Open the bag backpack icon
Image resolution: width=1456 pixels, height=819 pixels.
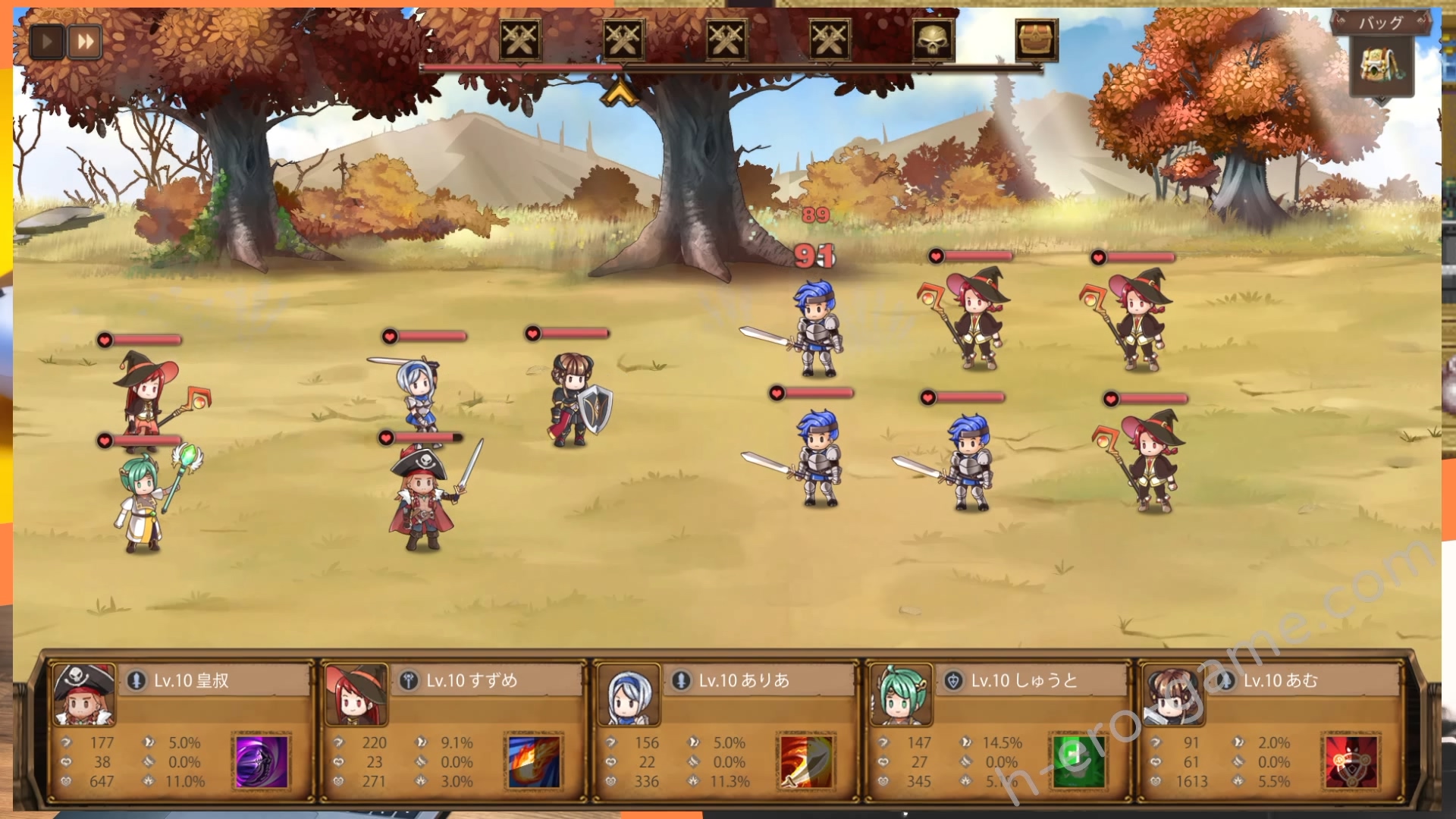pyautogui.click(x=1381, y=66)
